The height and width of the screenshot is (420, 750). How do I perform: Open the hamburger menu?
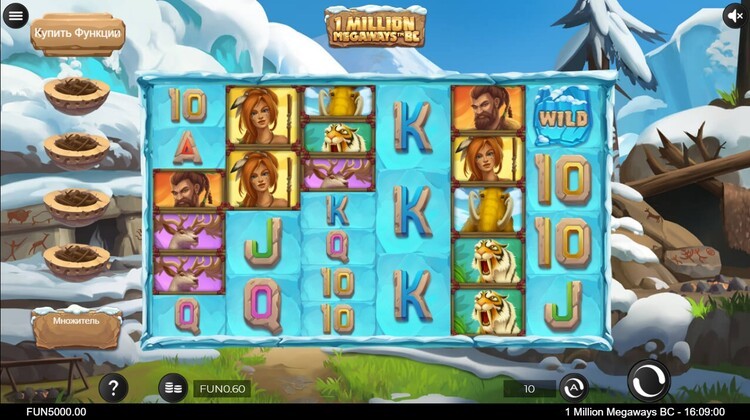point(15,16)
